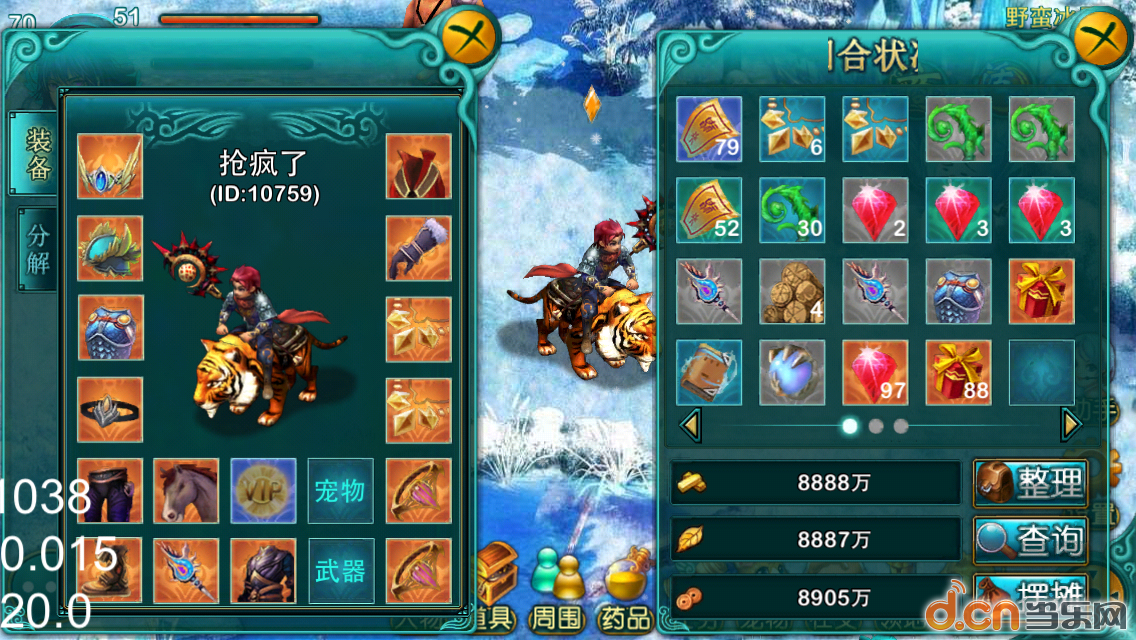Open the 药品 potions menu

pyautogui.click(x=626, y=590)
